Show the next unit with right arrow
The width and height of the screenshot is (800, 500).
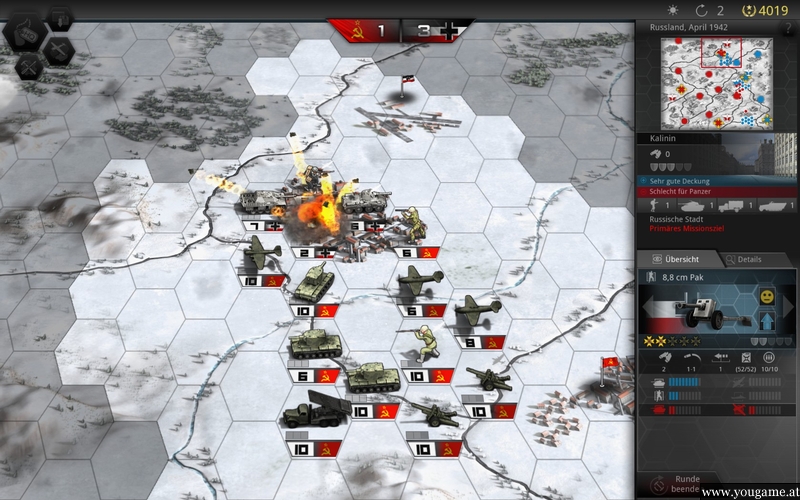(x=791, y=308)
